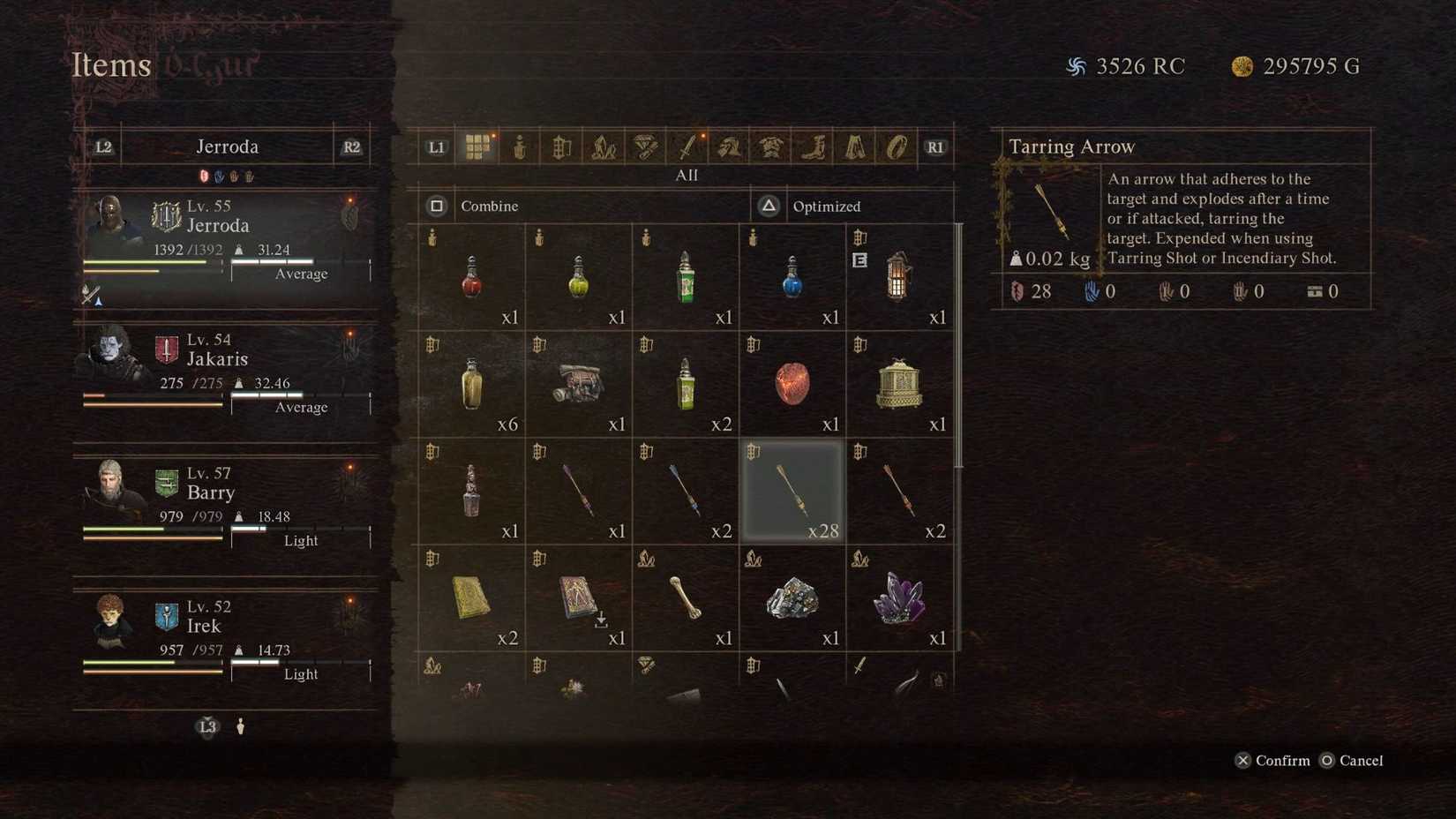Image resolution: width=1456 pixels, height=819 pixels.
Task: Open the curatives potion category filter
Action: [x=518, y=147]
